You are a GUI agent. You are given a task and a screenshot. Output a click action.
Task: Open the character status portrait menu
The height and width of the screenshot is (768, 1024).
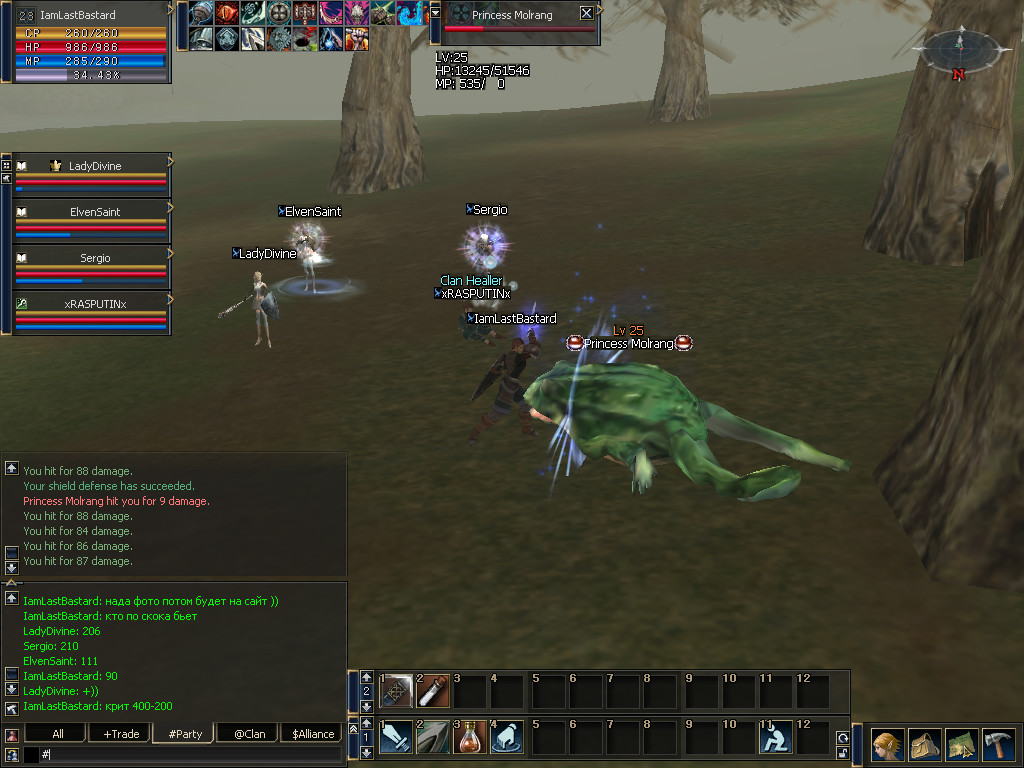(887, 745)
